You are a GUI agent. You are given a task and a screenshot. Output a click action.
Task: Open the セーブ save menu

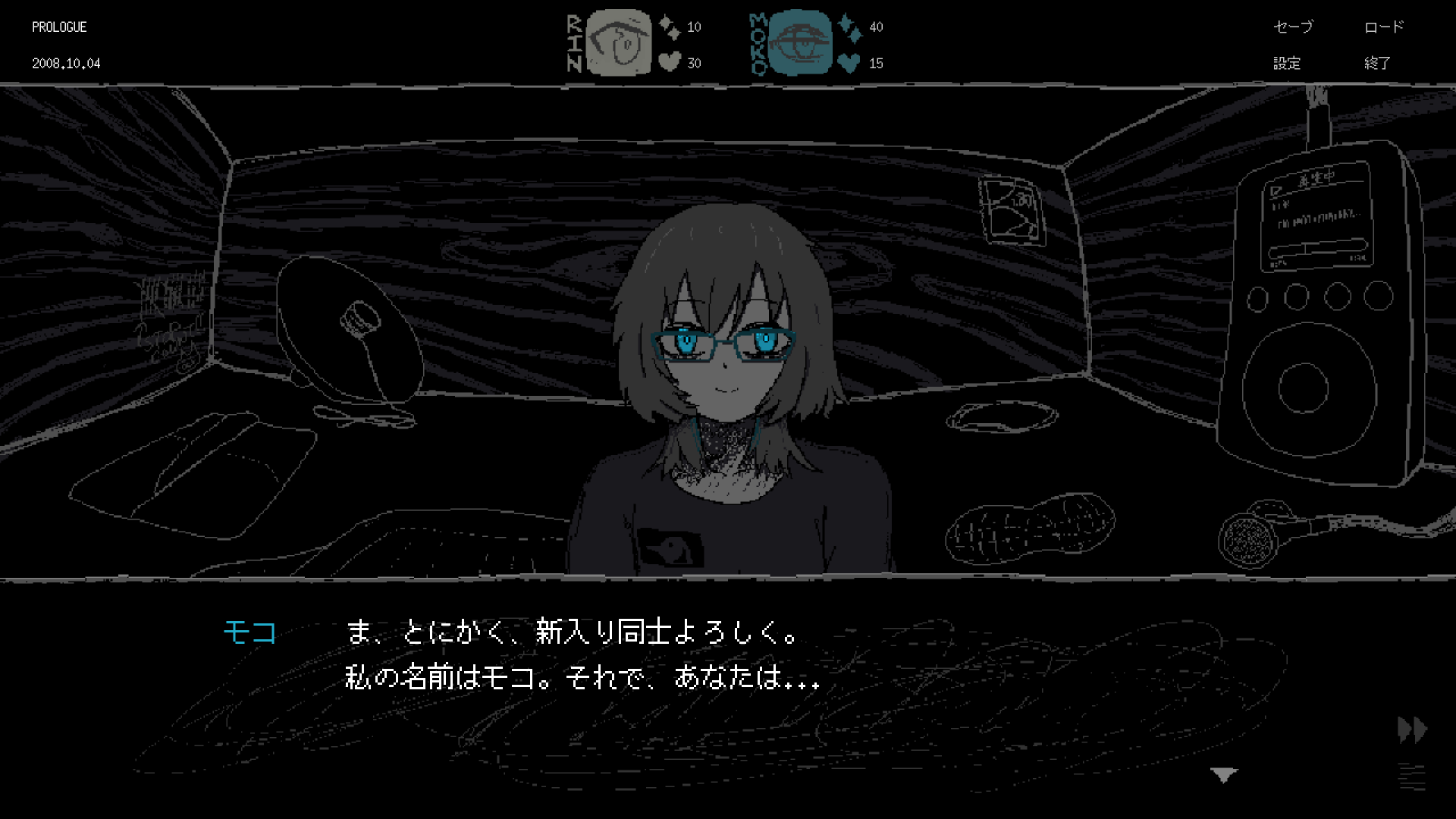tap(1294, 27)
